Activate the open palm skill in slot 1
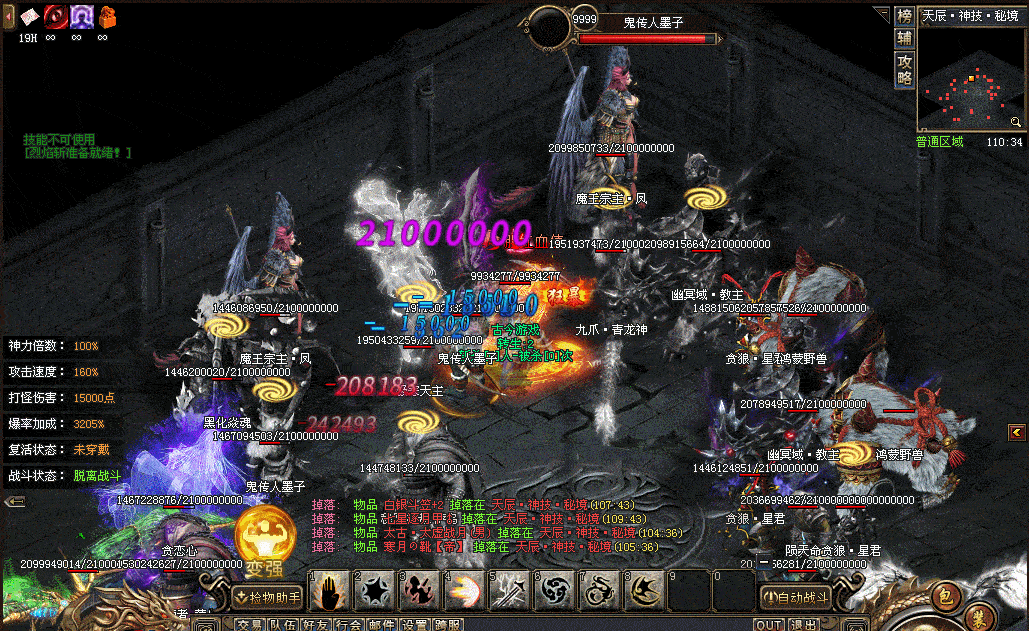The height and width of the screenshot is (631, 1029). point(329,592)
